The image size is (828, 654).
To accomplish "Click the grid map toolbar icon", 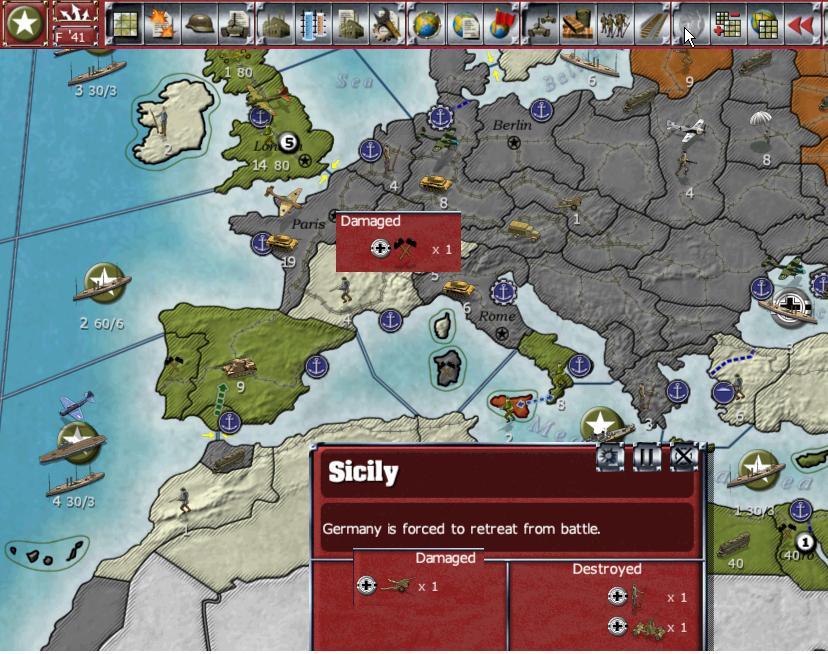I will [x=124, y=24].
